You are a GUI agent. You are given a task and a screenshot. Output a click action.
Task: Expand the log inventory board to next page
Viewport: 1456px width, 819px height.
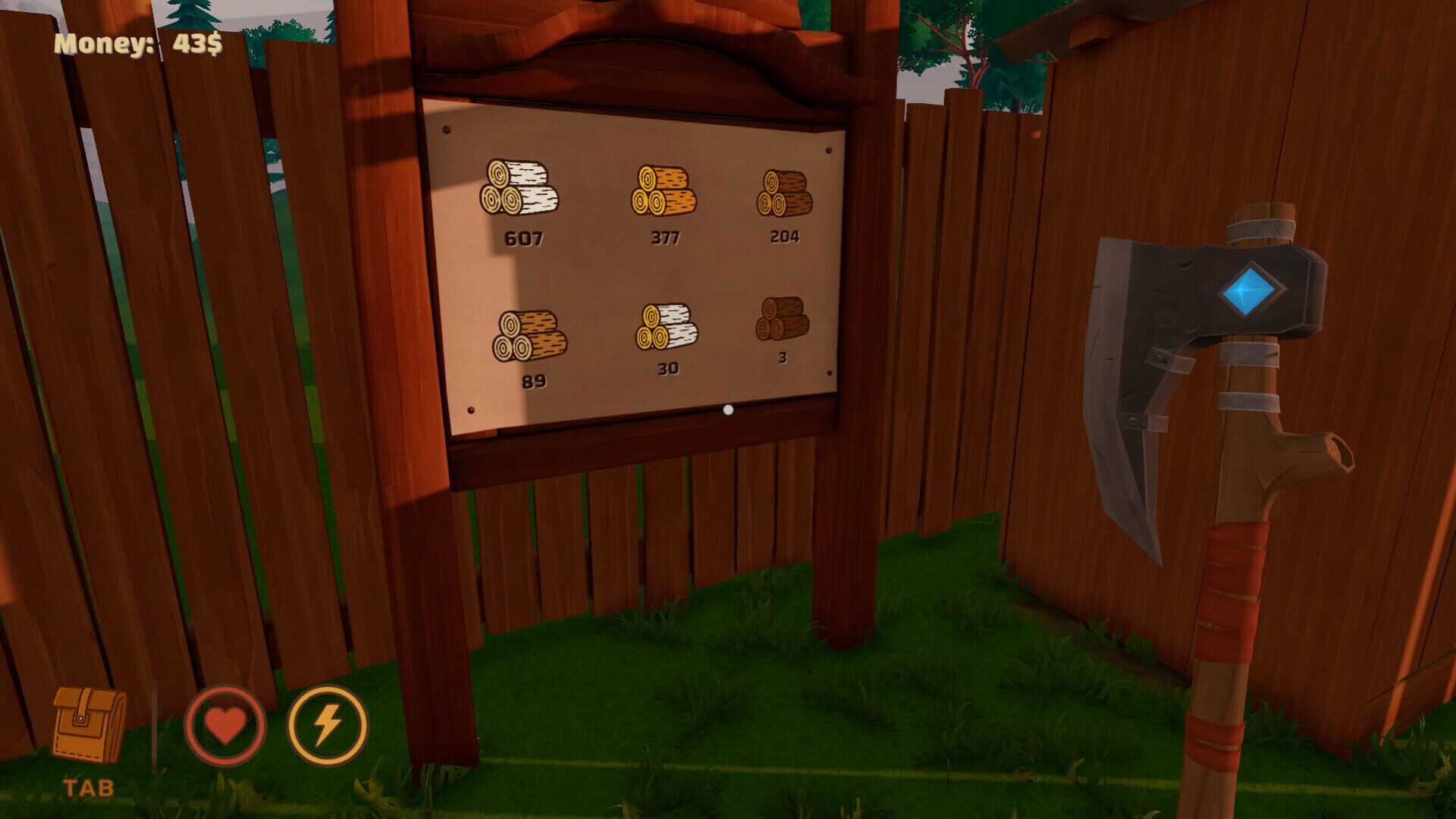point(727,410)
